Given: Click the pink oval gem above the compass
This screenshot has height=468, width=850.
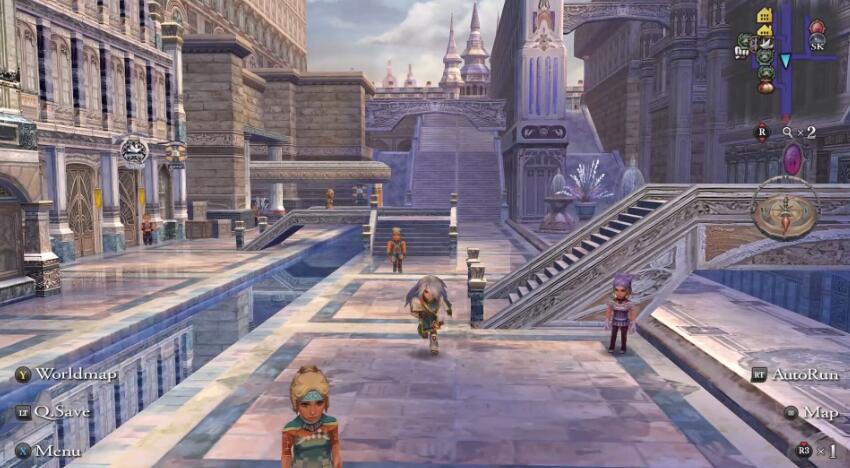Looking at the screenshot, I should pos(792,158).
